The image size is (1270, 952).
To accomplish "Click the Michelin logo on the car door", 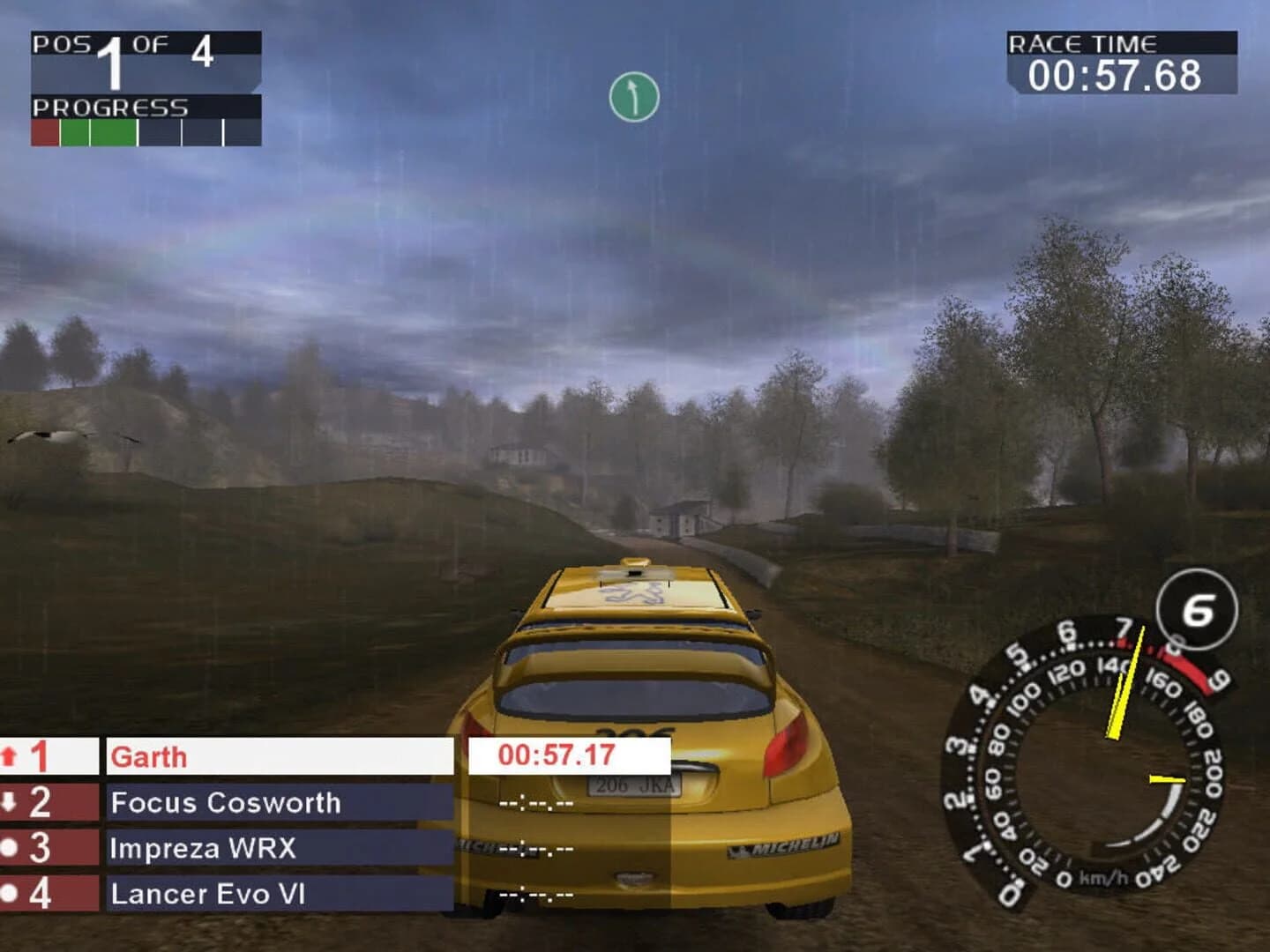I will 783,844.
